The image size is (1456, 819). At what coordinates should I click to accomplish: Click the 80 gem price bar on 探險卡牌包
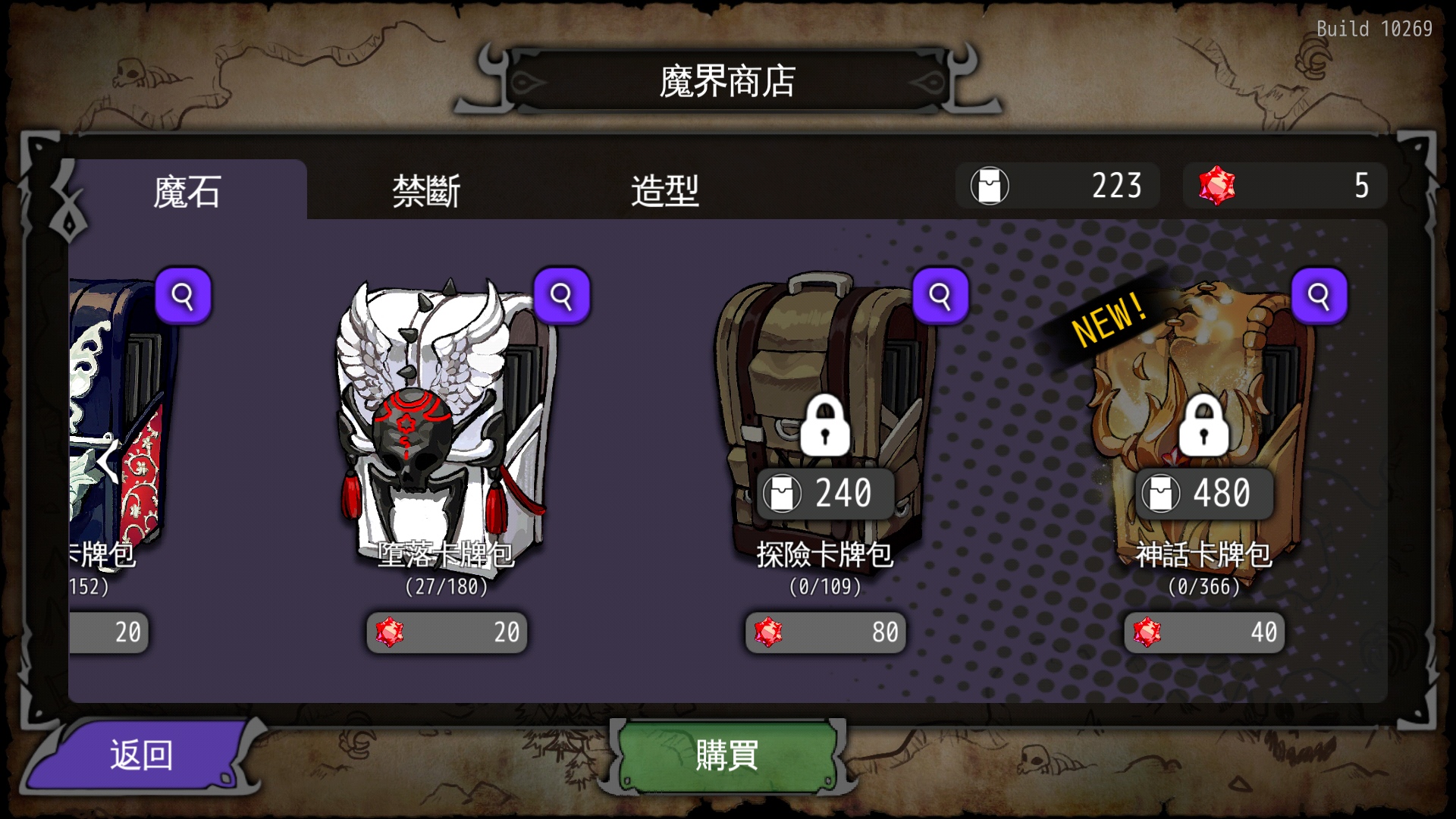point(824,632)
